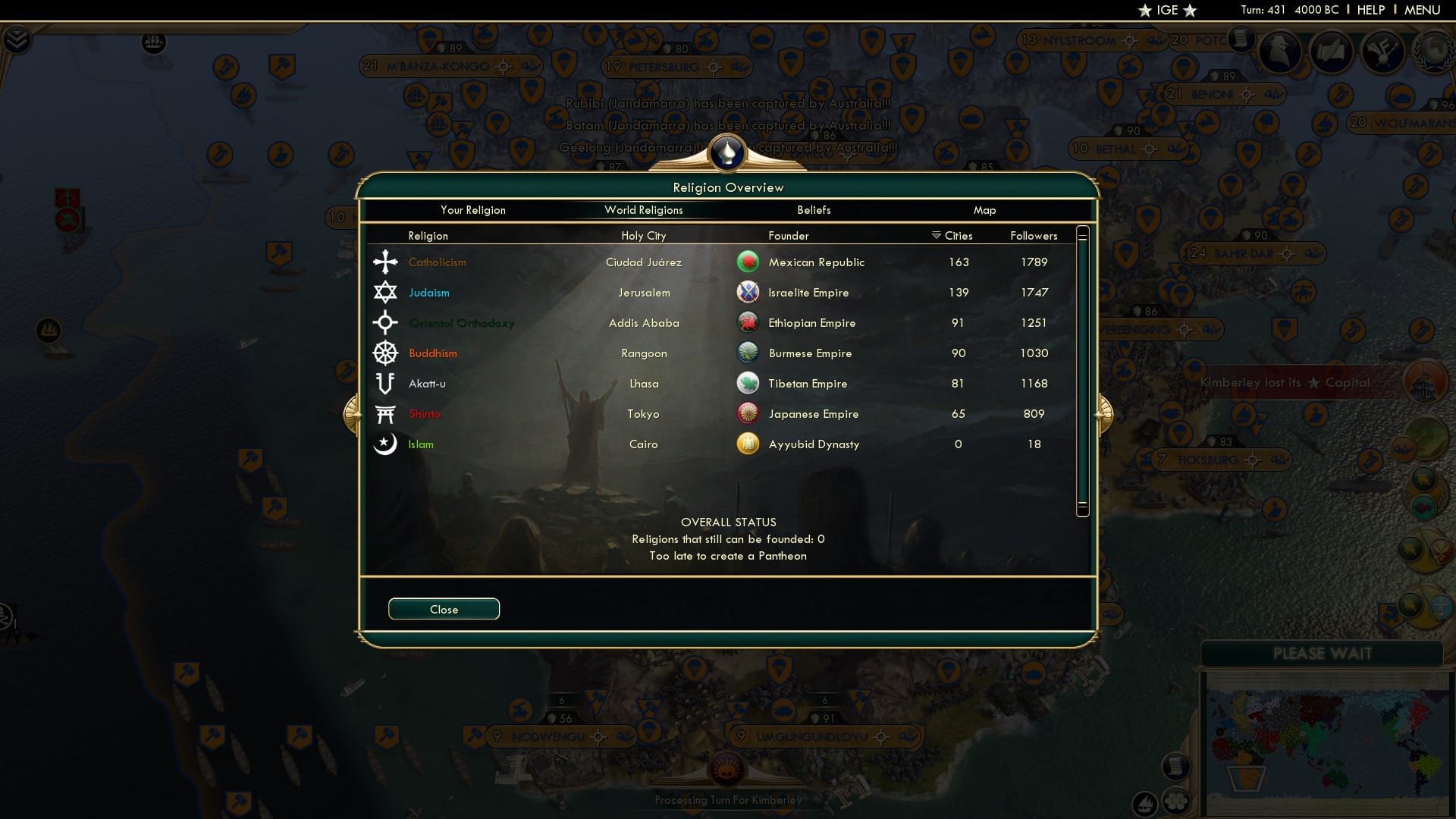The width and height of the screenshot is (1456, 819).
Task: Click the Judaism Star of David symbol
Action: click(385, 292)
